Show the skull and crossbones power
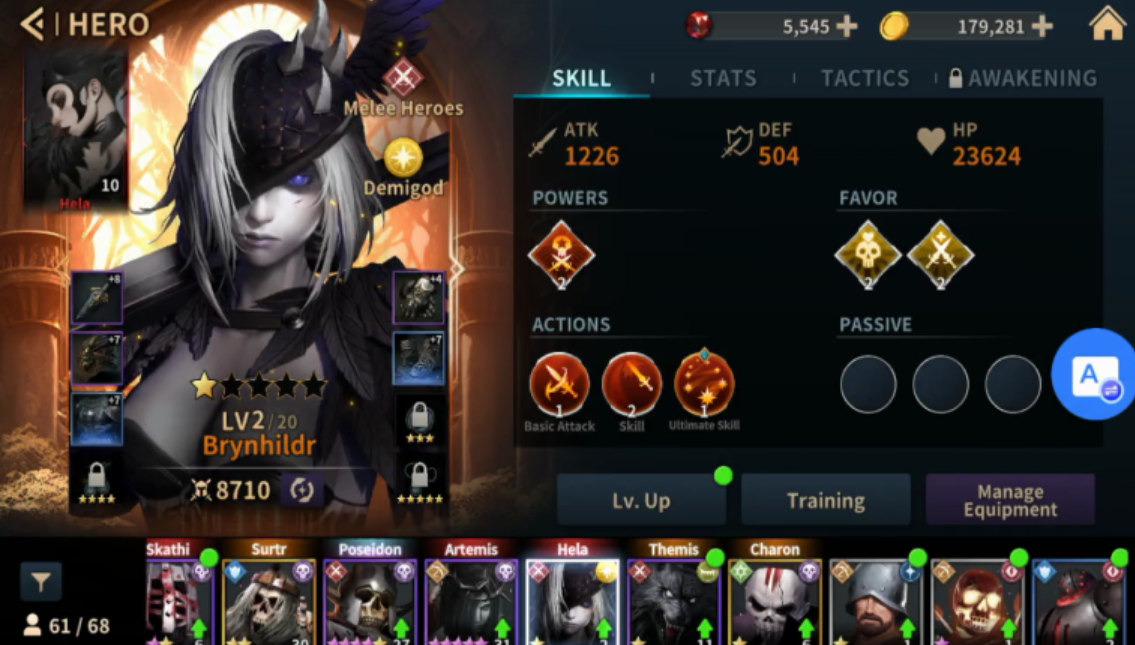 pos(561,255)
